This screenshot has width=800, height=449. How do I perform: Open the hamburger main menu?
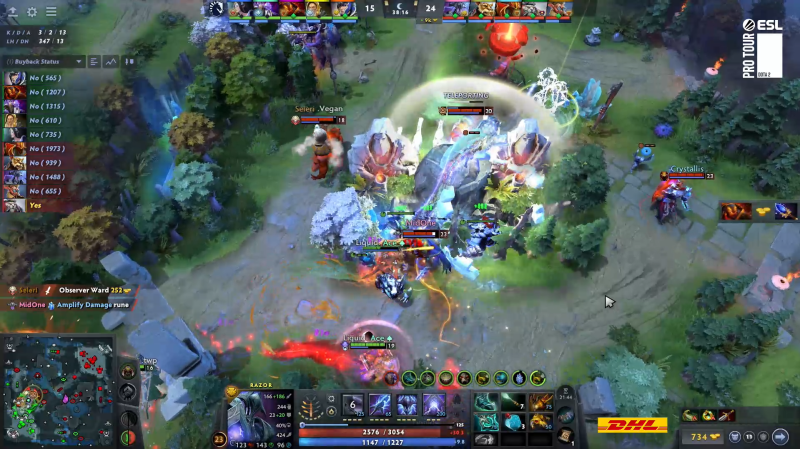point(51,12)
